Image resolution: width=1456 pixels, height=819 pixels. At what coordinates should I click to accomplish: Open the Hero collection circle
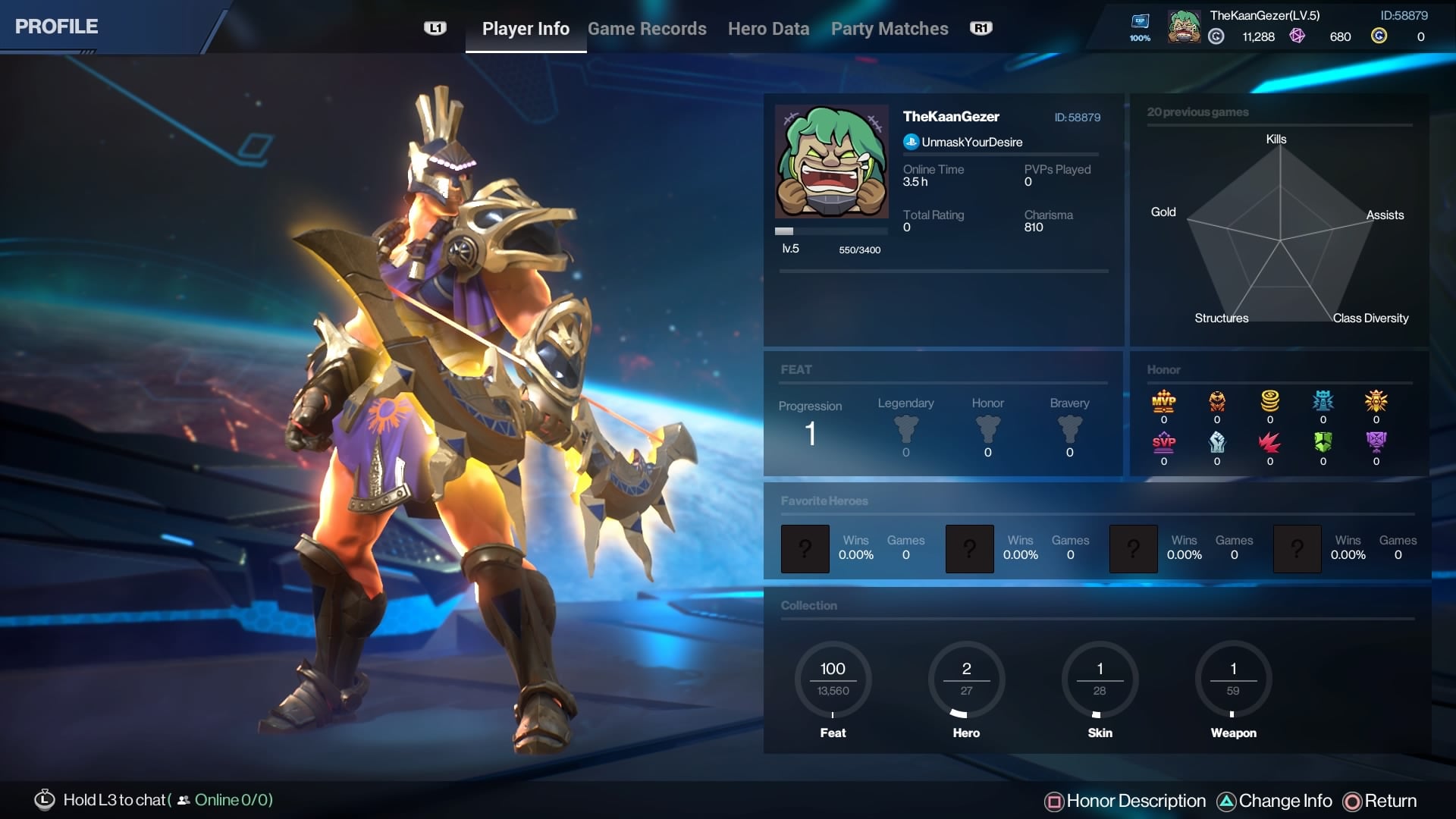pyautogui.click(x=966, y=680)
